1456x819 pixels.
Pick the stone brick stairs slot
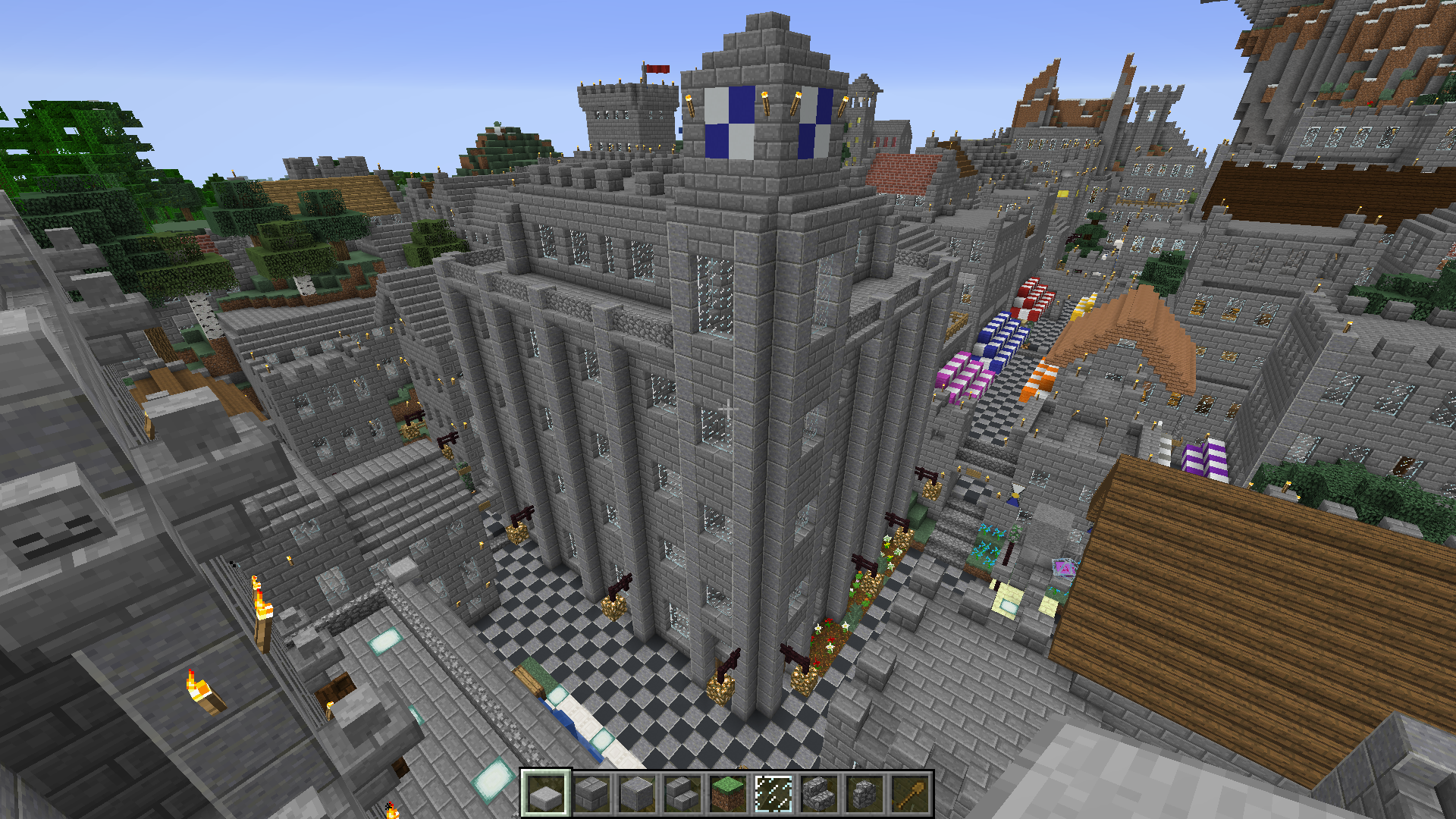[682, 794]
